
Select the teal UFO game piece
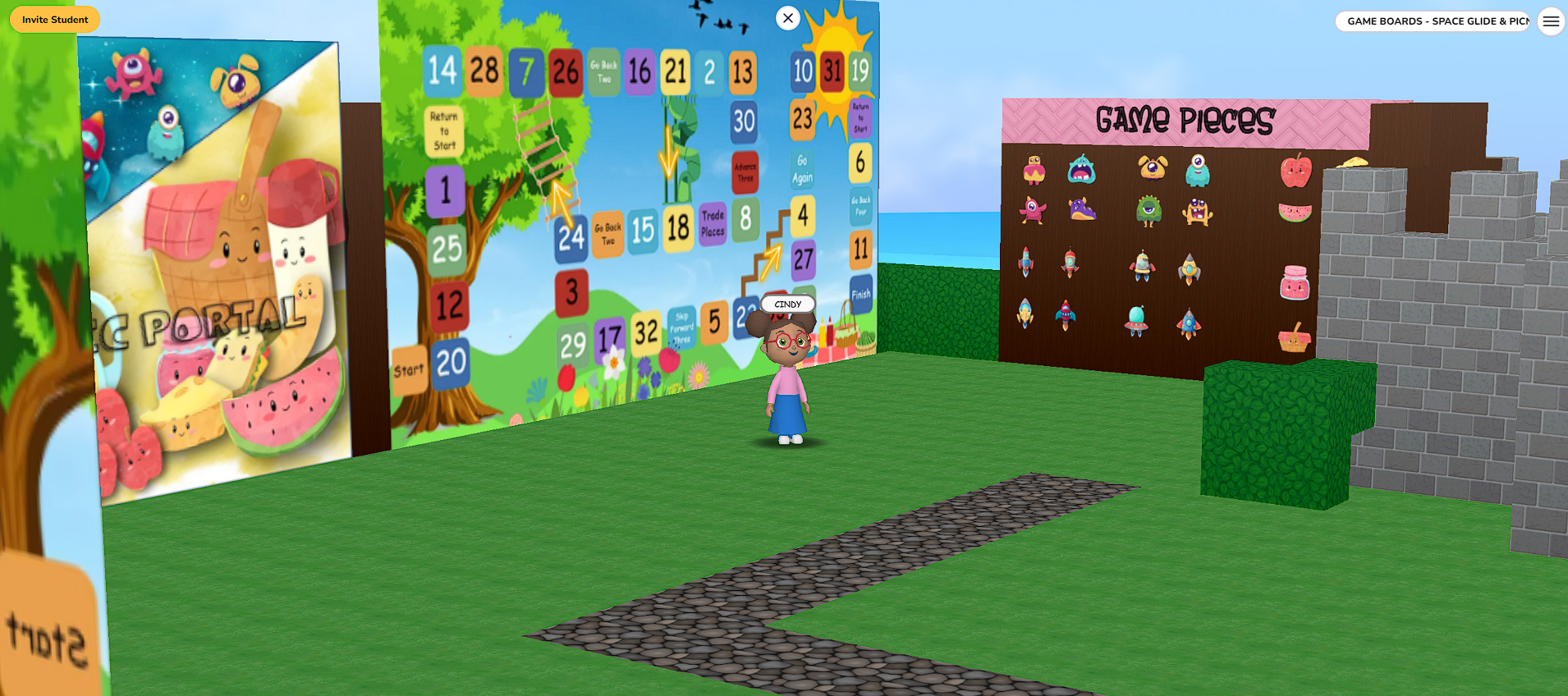tap(1136, 318)
